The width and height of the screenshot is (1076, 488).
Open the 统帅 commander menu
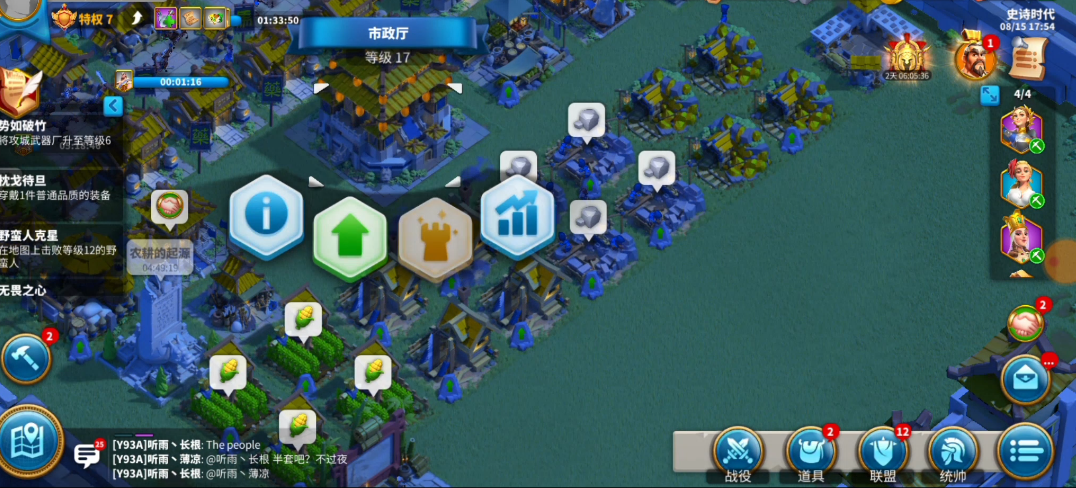(x=953, y=453)
